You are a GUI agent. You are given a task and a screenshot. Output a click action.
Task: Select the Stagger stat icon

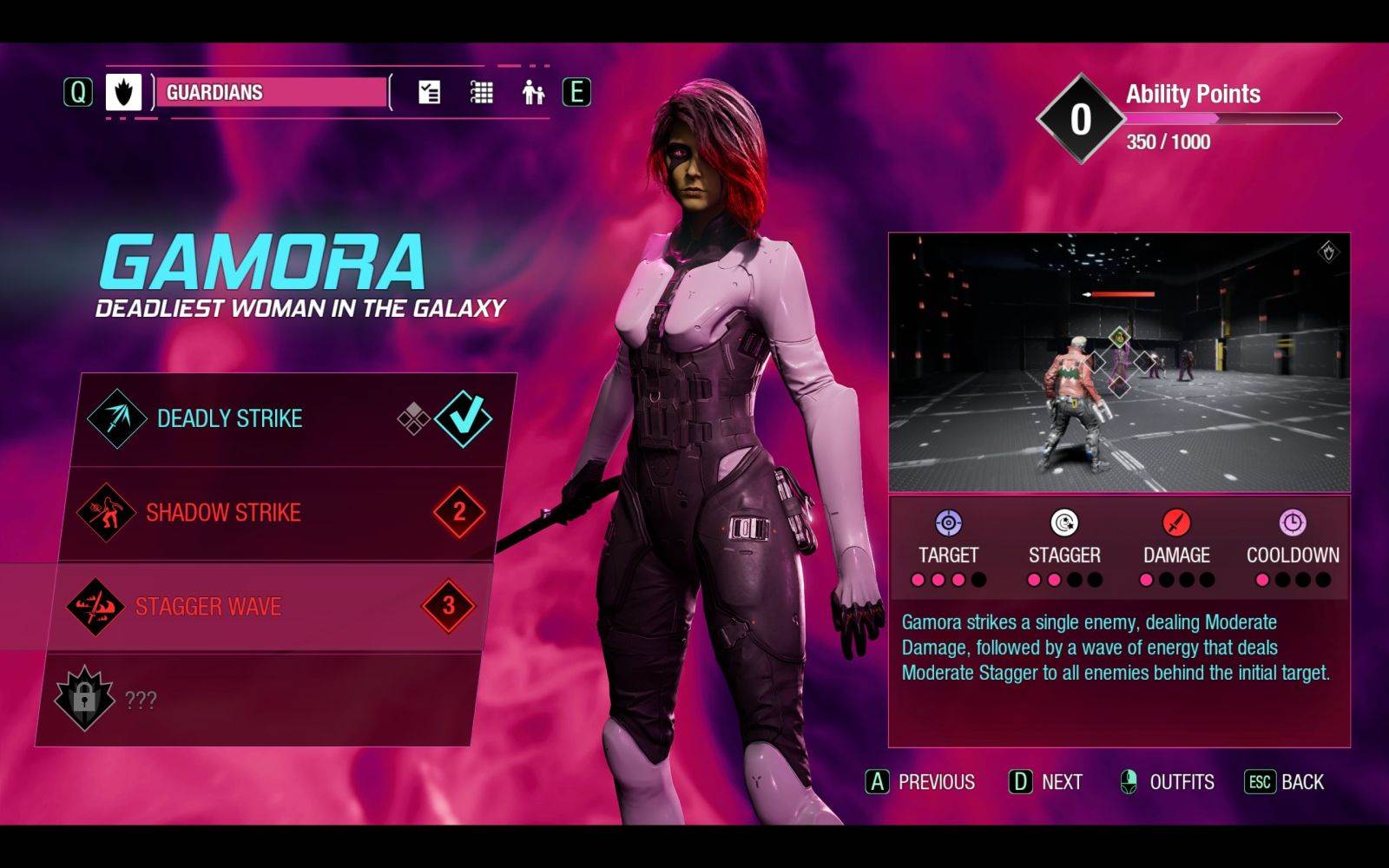[x=1063, y=523]
